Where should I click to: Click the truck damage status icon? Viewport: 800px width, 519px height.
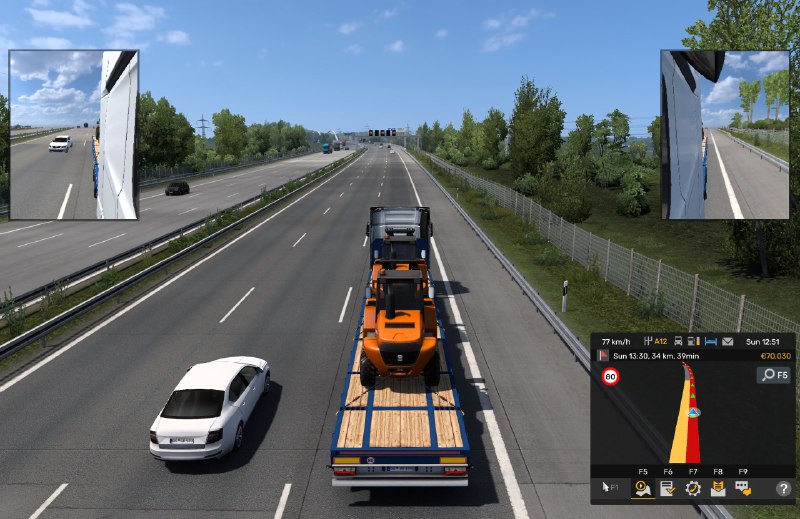point(678,342)
